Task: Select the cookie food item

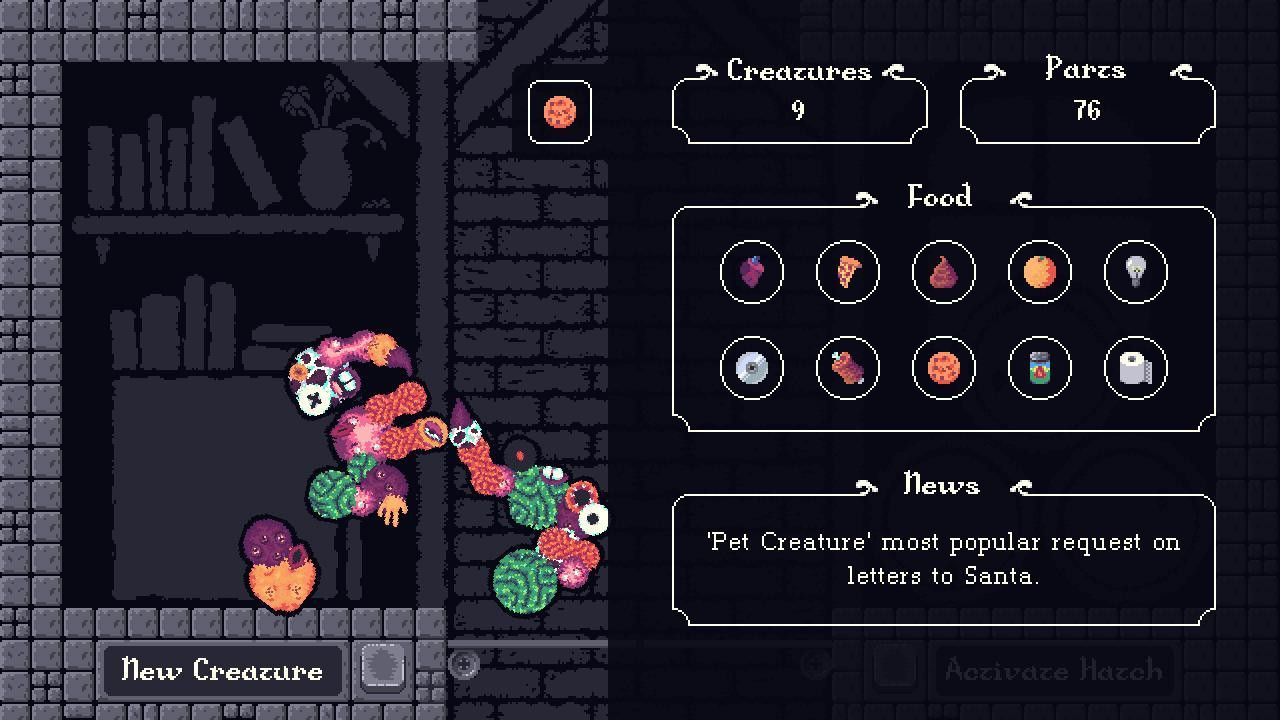Action: [x=943, y=368]
